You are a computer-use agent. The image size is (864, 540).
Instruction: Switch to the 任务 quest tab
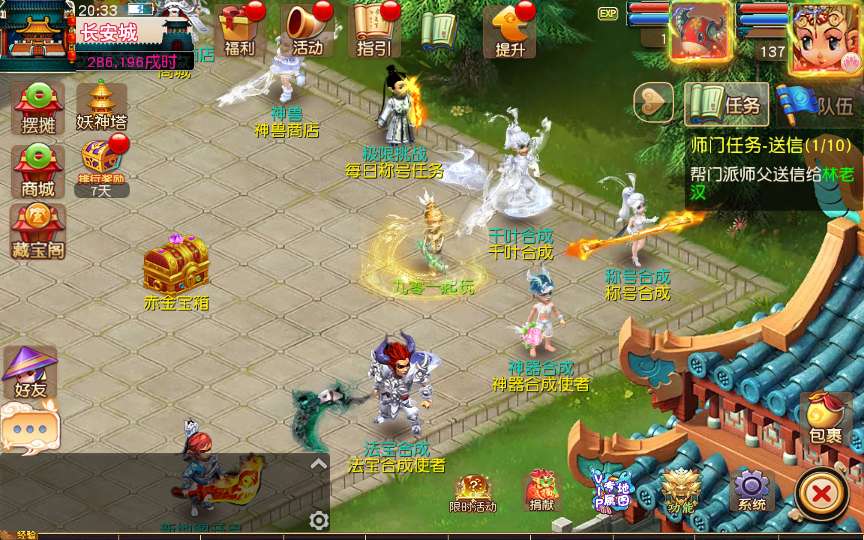(x=725, y=104)
